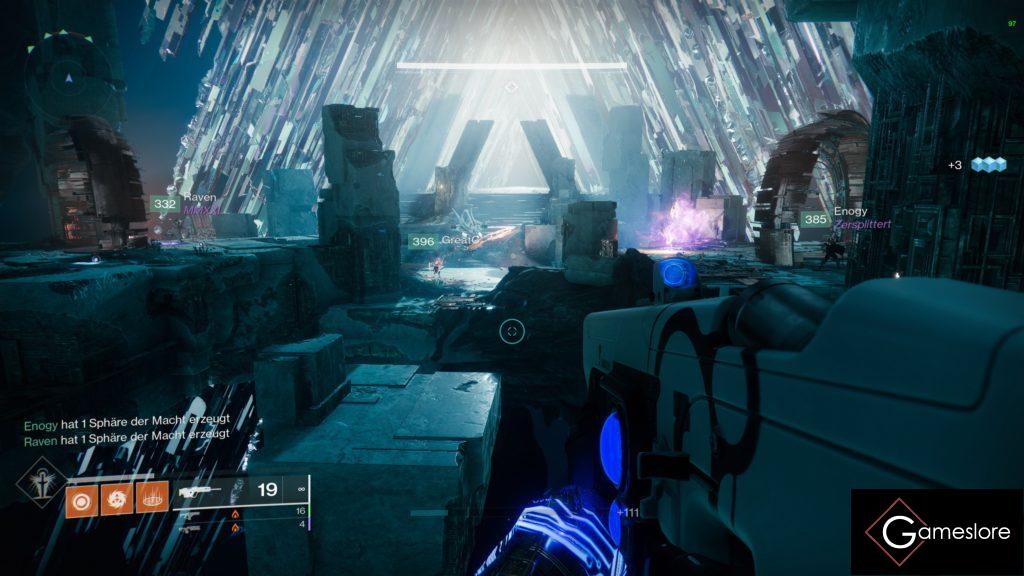Click the +3 blue cubes indicator

click(x=975, y=164)
